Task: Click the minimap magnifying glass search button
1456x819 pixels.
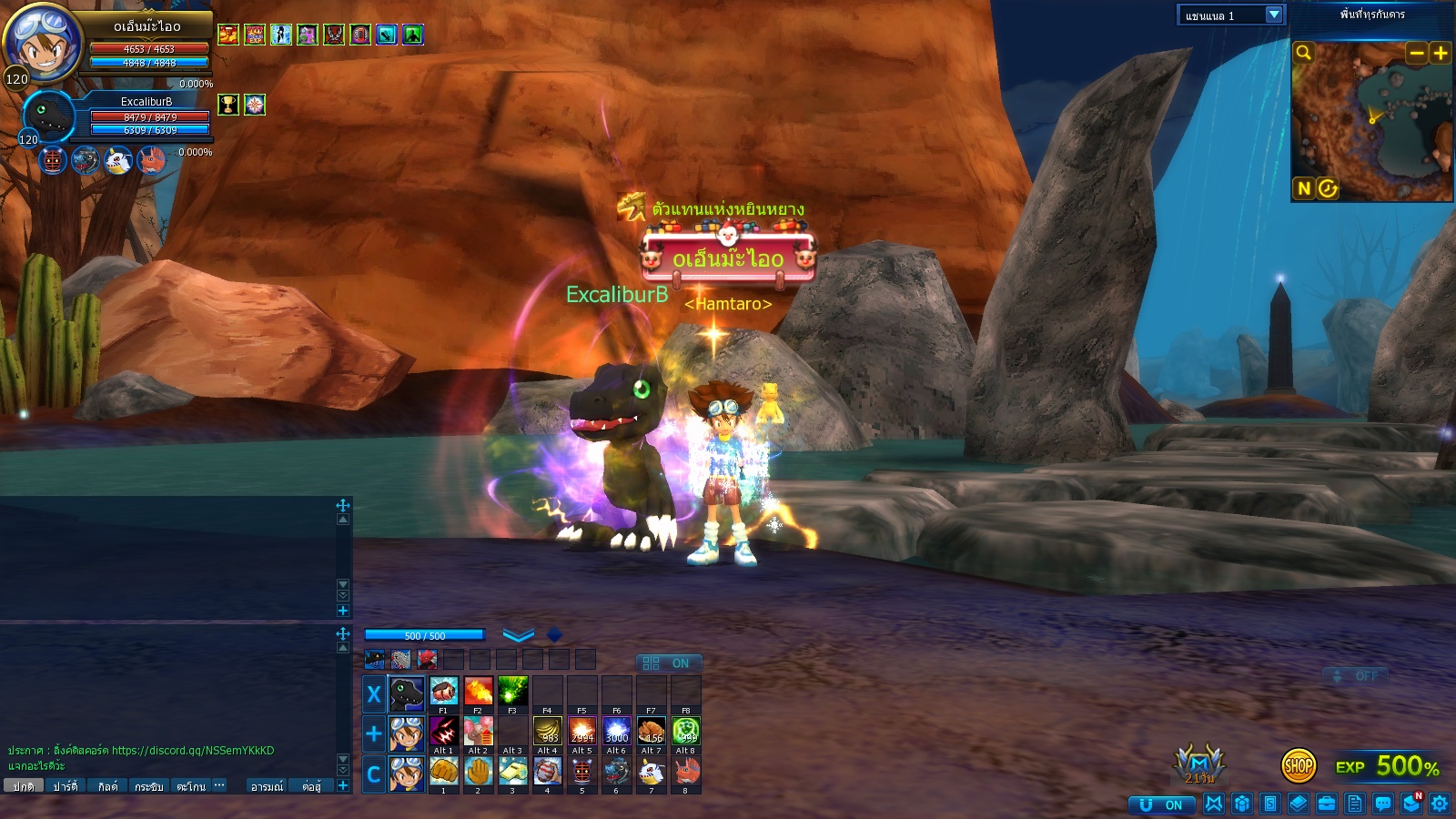Action: [1304, 53]
